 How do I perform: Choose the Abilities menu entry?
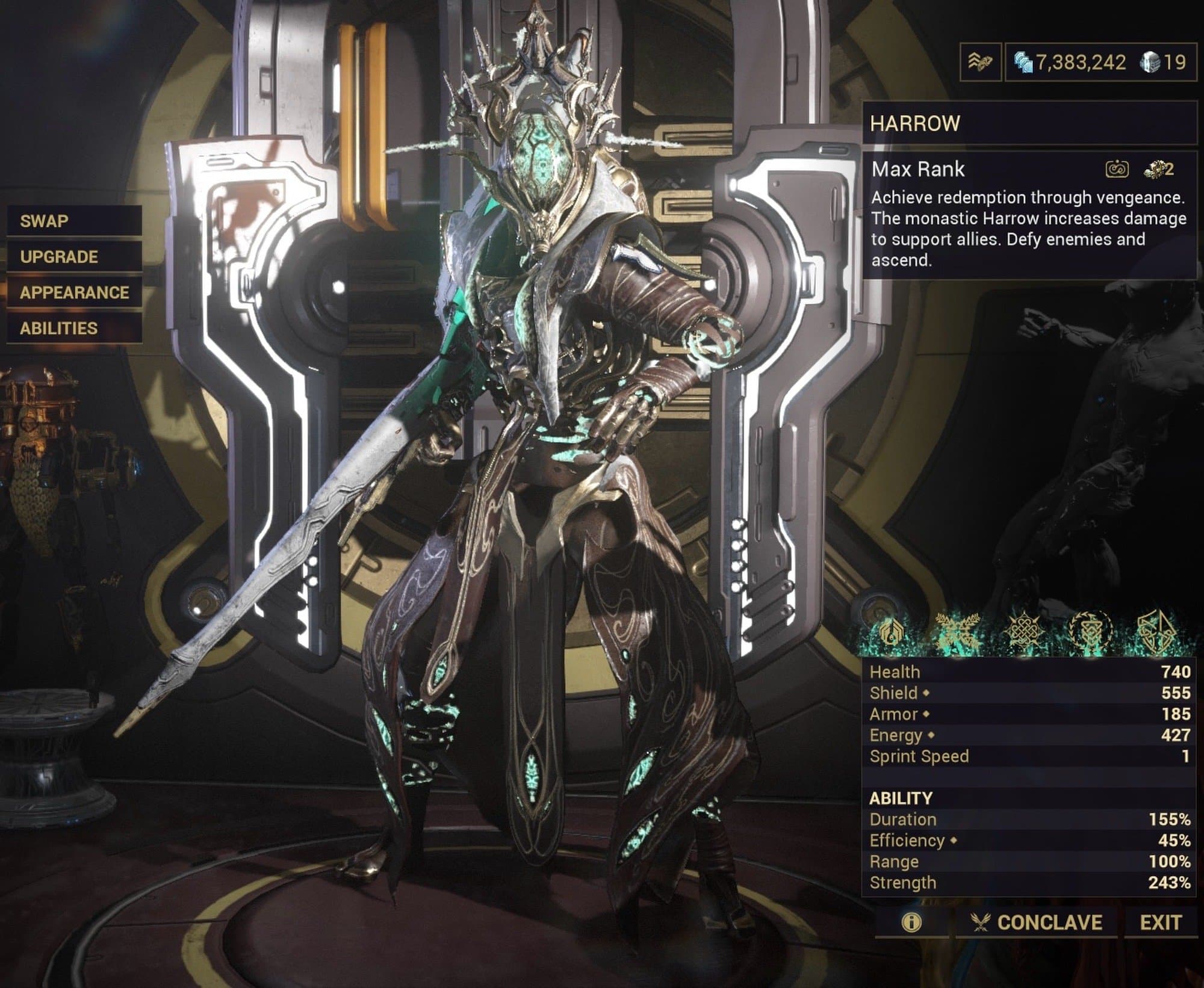pyautogui.click(x=74, y=329)
